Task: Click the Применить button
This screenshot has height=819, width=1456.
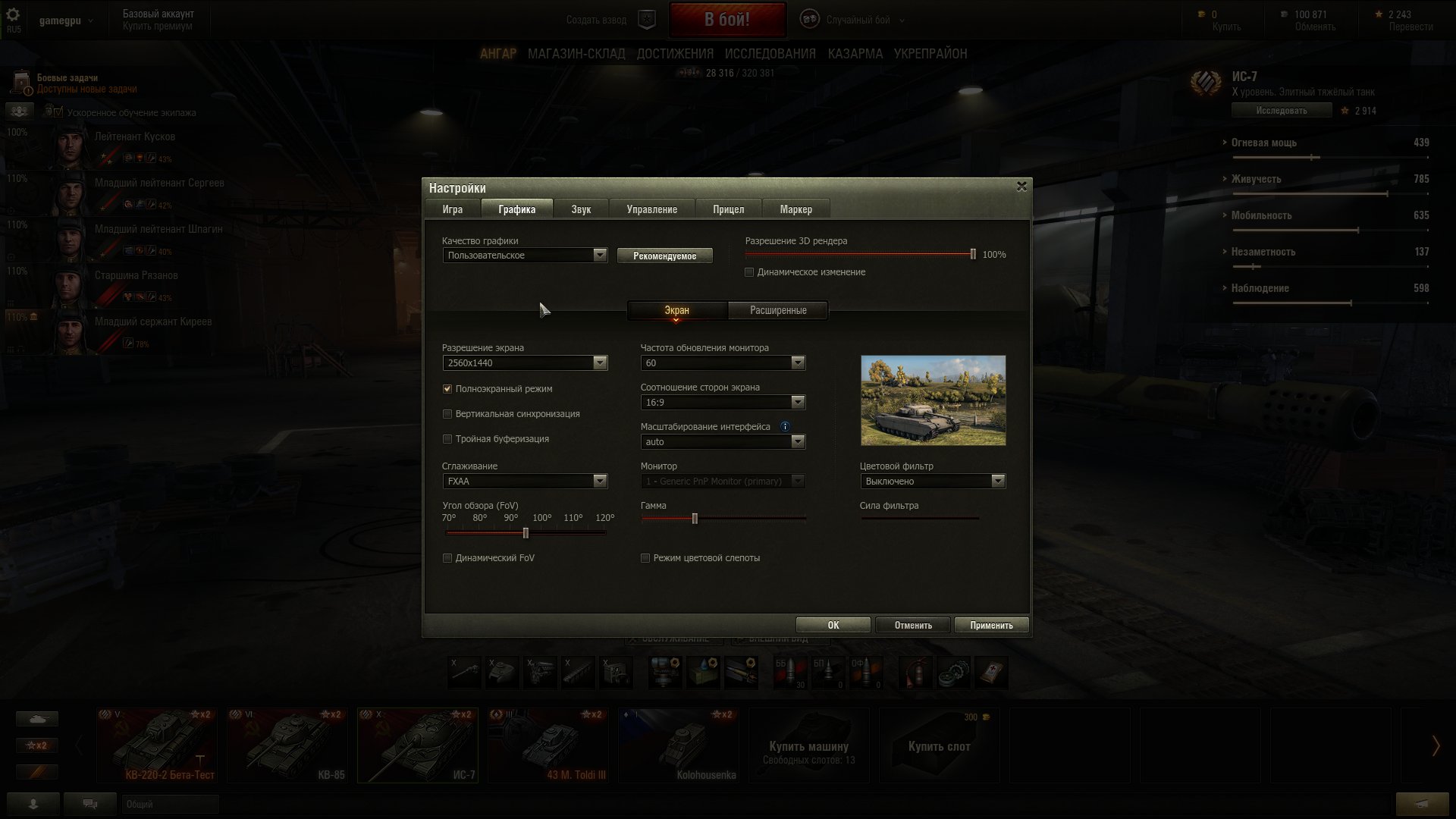Action: tap(991, 624)
